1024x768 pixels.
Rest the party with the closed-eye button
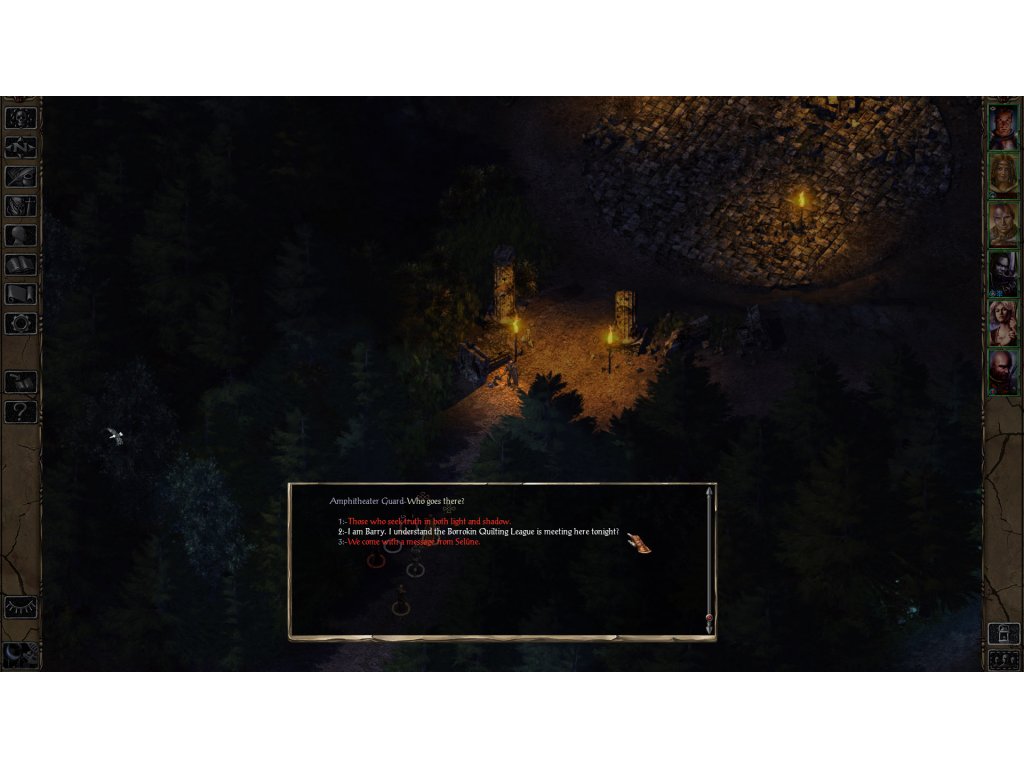tap(20, 607)
